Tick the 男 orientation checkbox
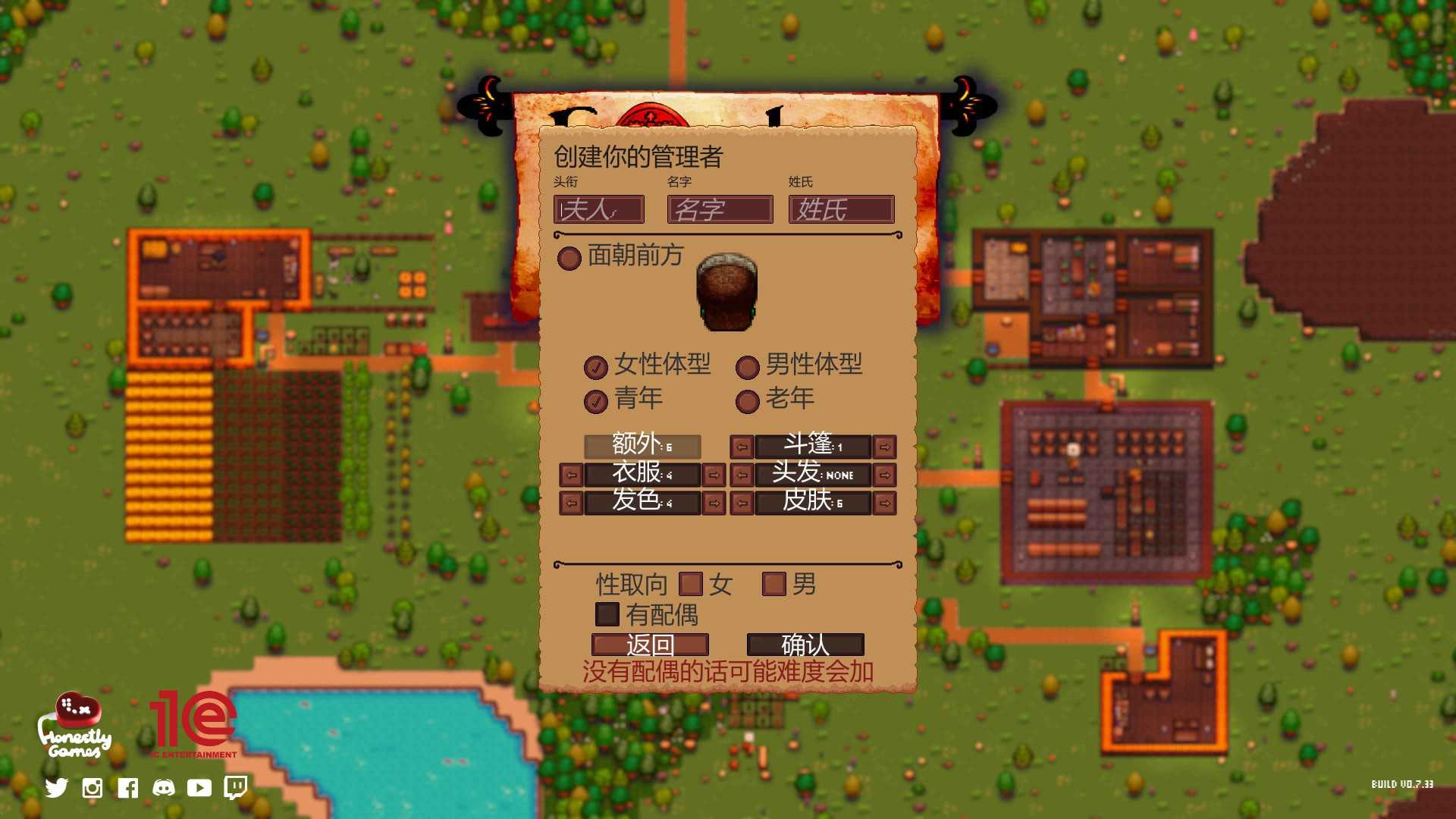Viewport: 1456px width, 819px height. tap(773, 584)
